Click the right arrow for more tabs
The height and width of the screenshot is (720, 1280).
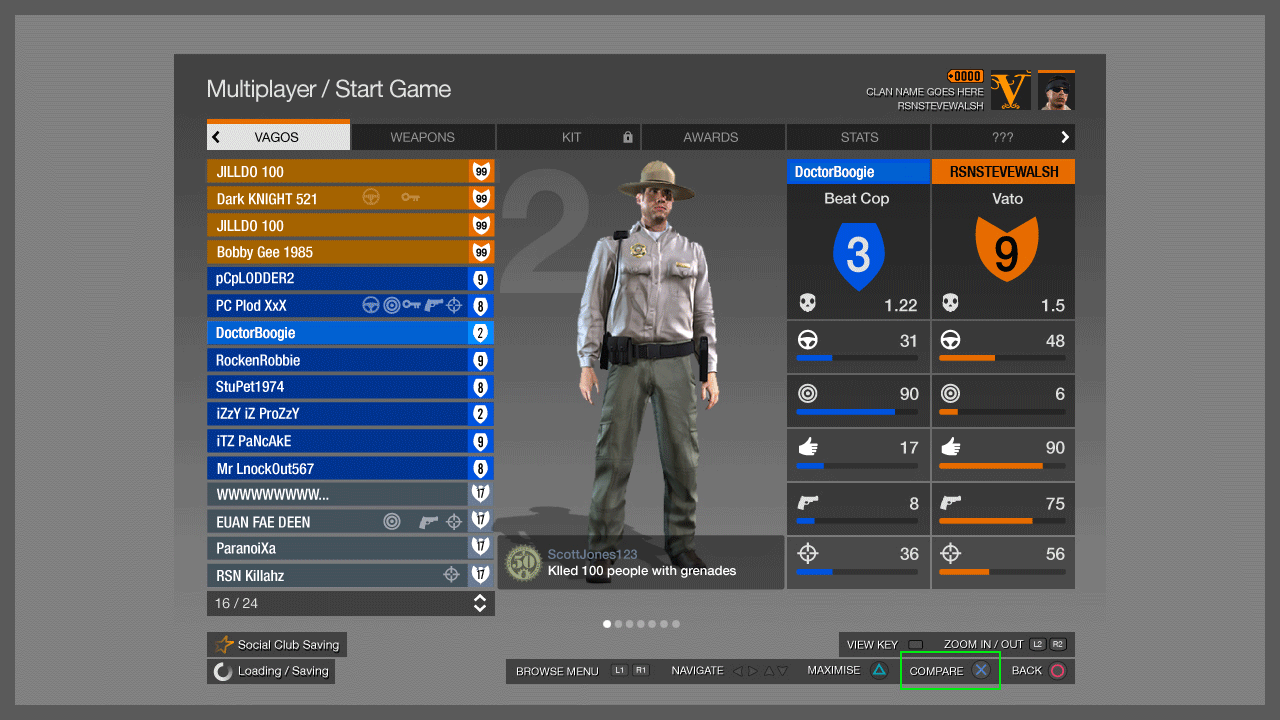pos(1065,137)
